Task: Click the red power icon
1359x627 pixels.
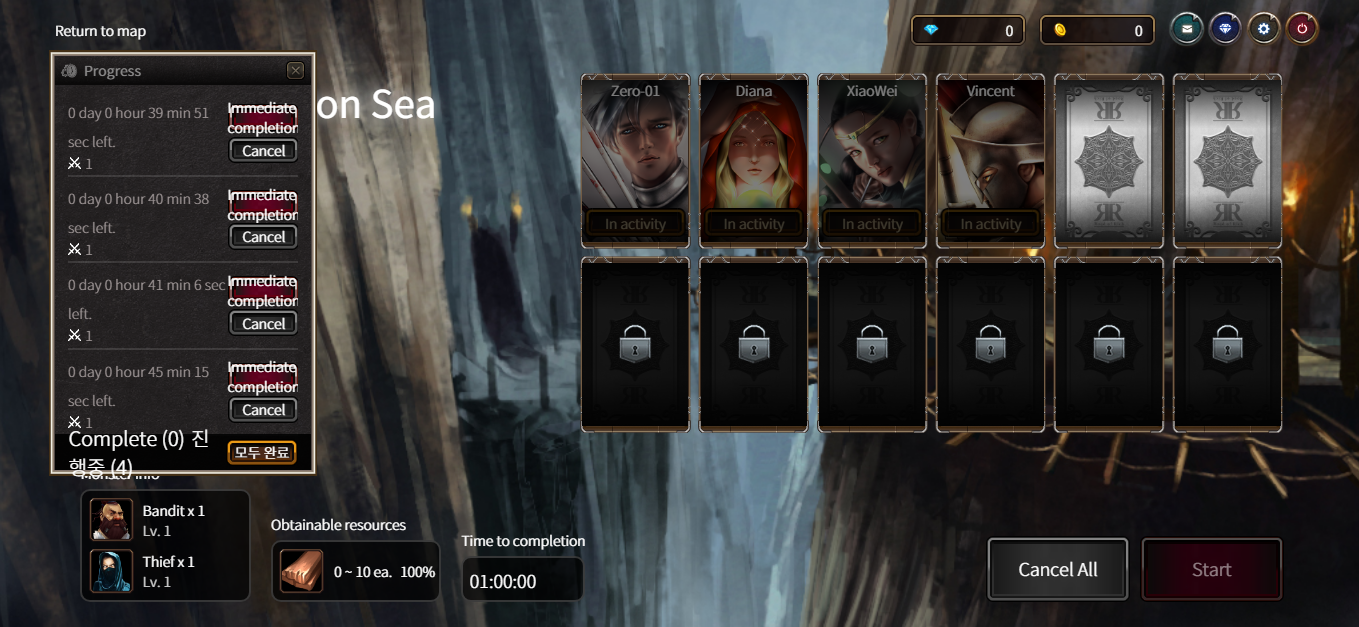Action: tap(1302, 29)
